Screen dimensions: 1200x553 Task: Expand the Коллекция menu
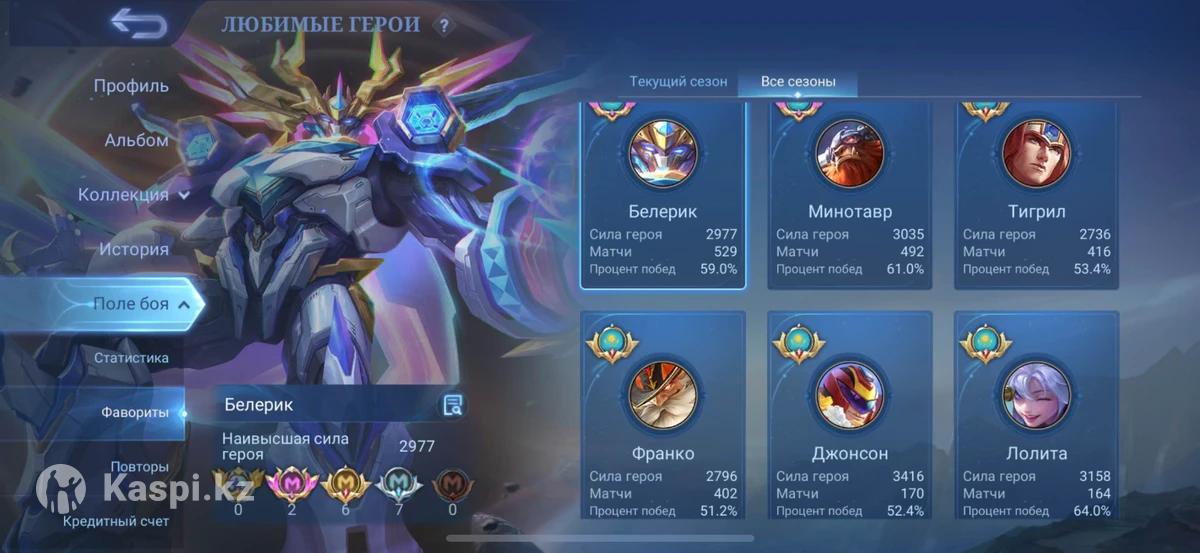[x=135, y=195]
